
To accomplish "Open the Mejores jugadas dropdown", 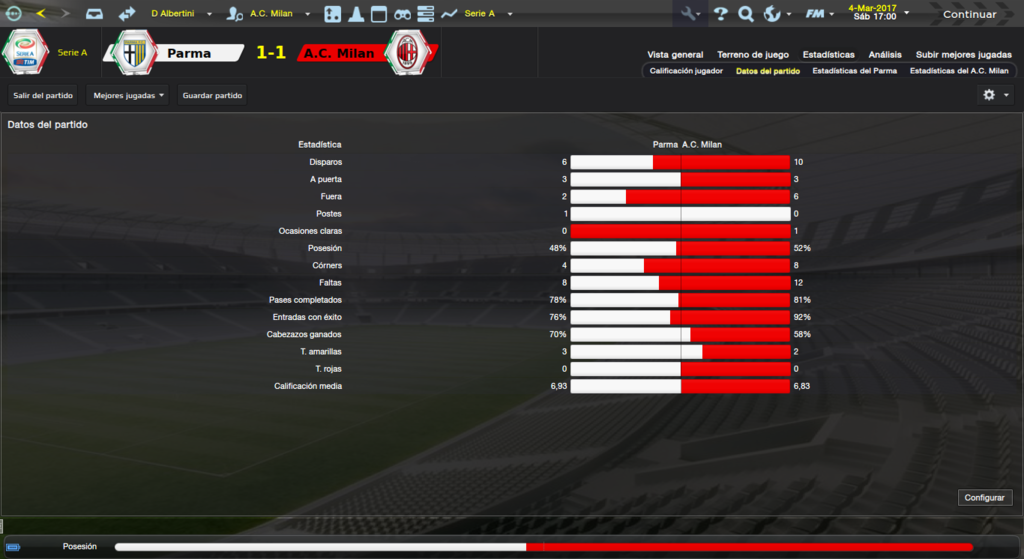I will tap(128, 95).
